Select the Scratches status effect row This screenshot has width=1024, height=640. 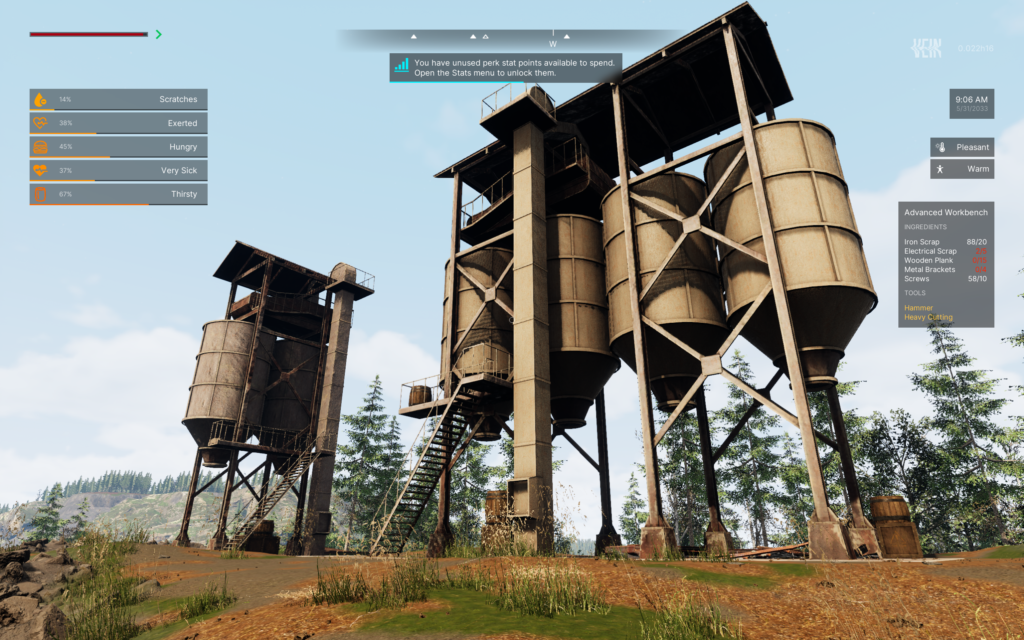pyautogui.click(x=118, y=100)
